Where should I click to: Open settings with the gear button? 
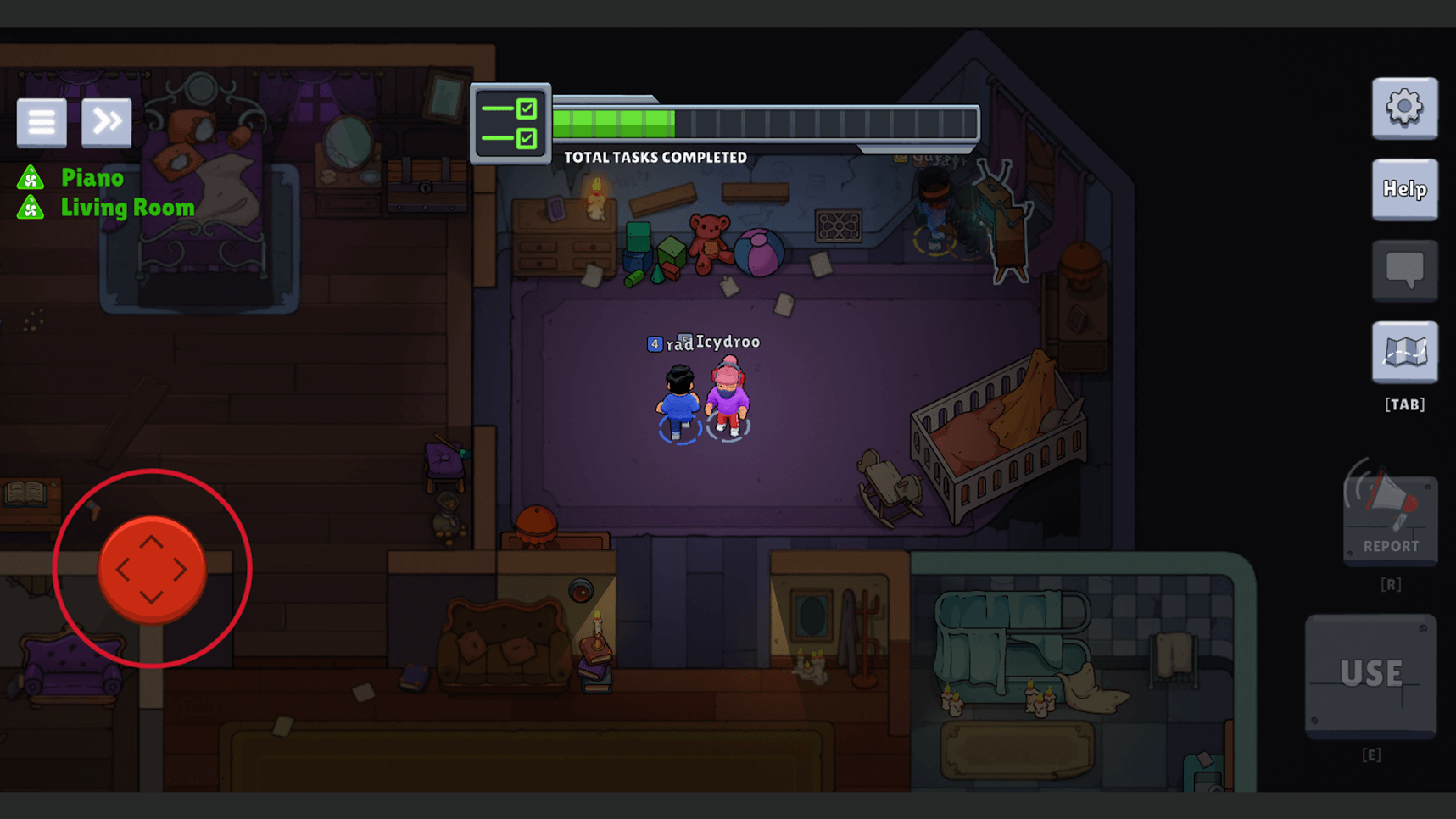tap(1404, 109)
